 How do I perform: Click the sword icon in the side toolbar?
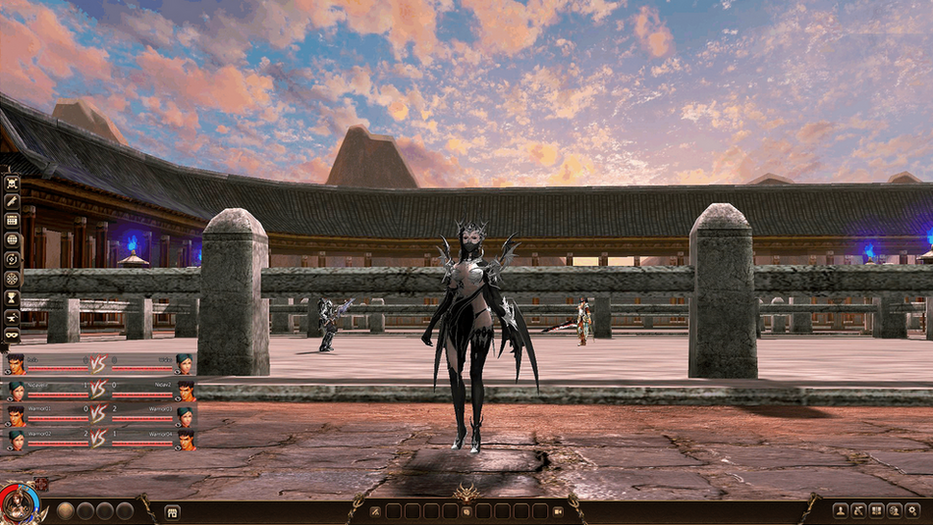coord(12,202)
